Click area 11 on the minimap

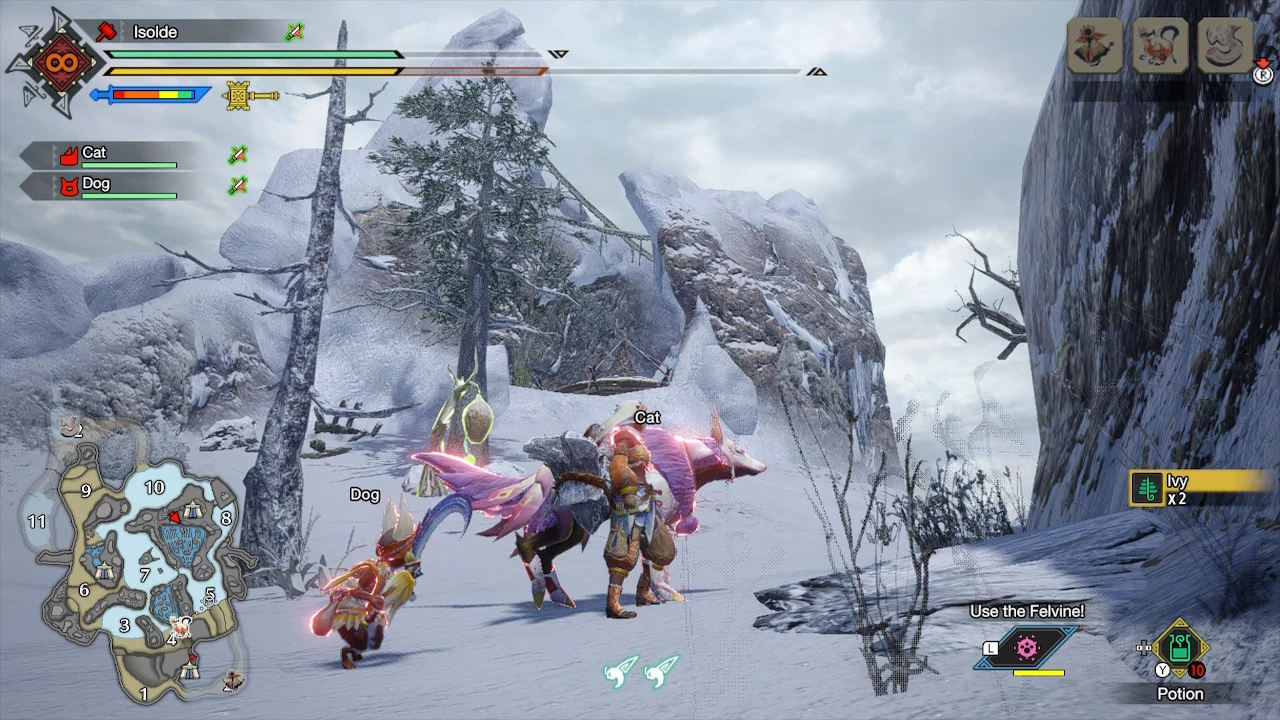pos(37,521)
